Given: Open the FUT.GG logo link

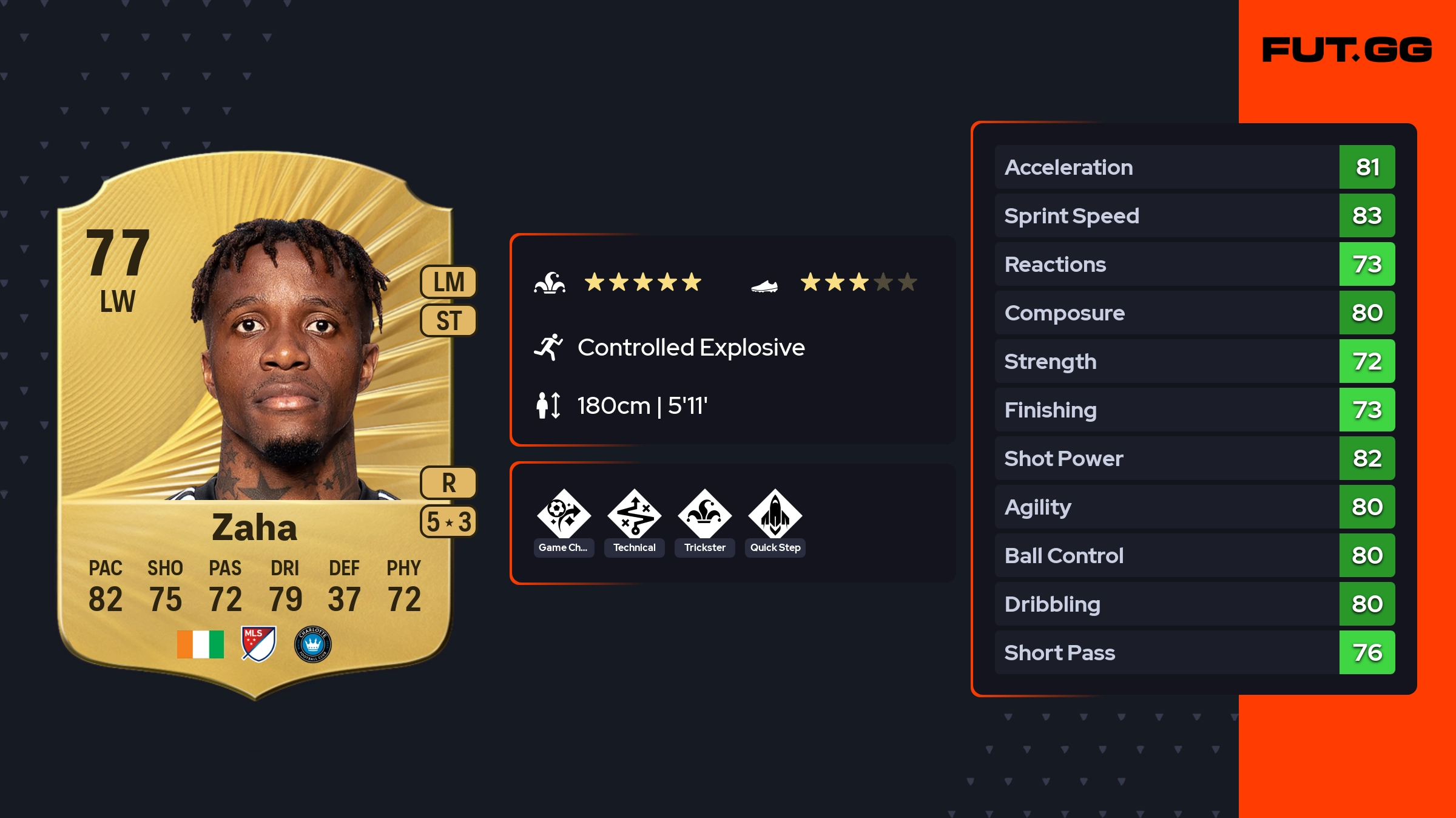Looking at the screenshot, I should [1347, 50].
